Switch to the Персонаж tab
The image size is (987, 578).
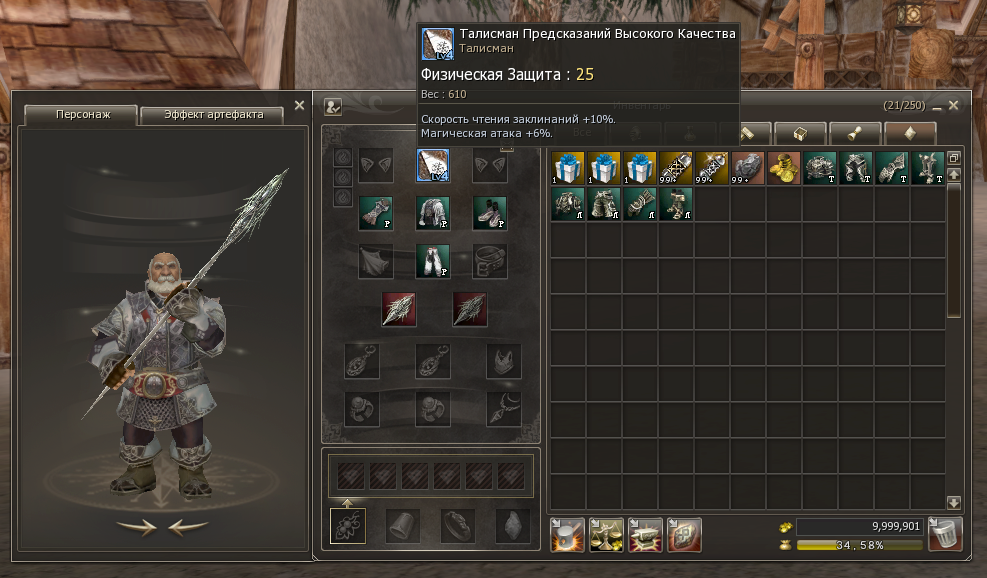81,115
